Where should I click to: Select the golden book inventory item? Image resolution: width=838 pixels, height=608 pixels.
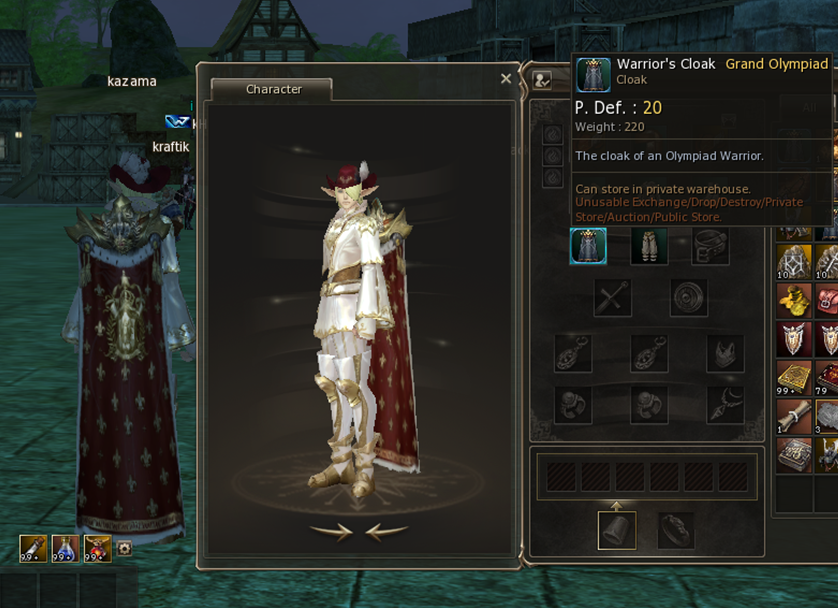pyautogui.click(x=795, y=377)
